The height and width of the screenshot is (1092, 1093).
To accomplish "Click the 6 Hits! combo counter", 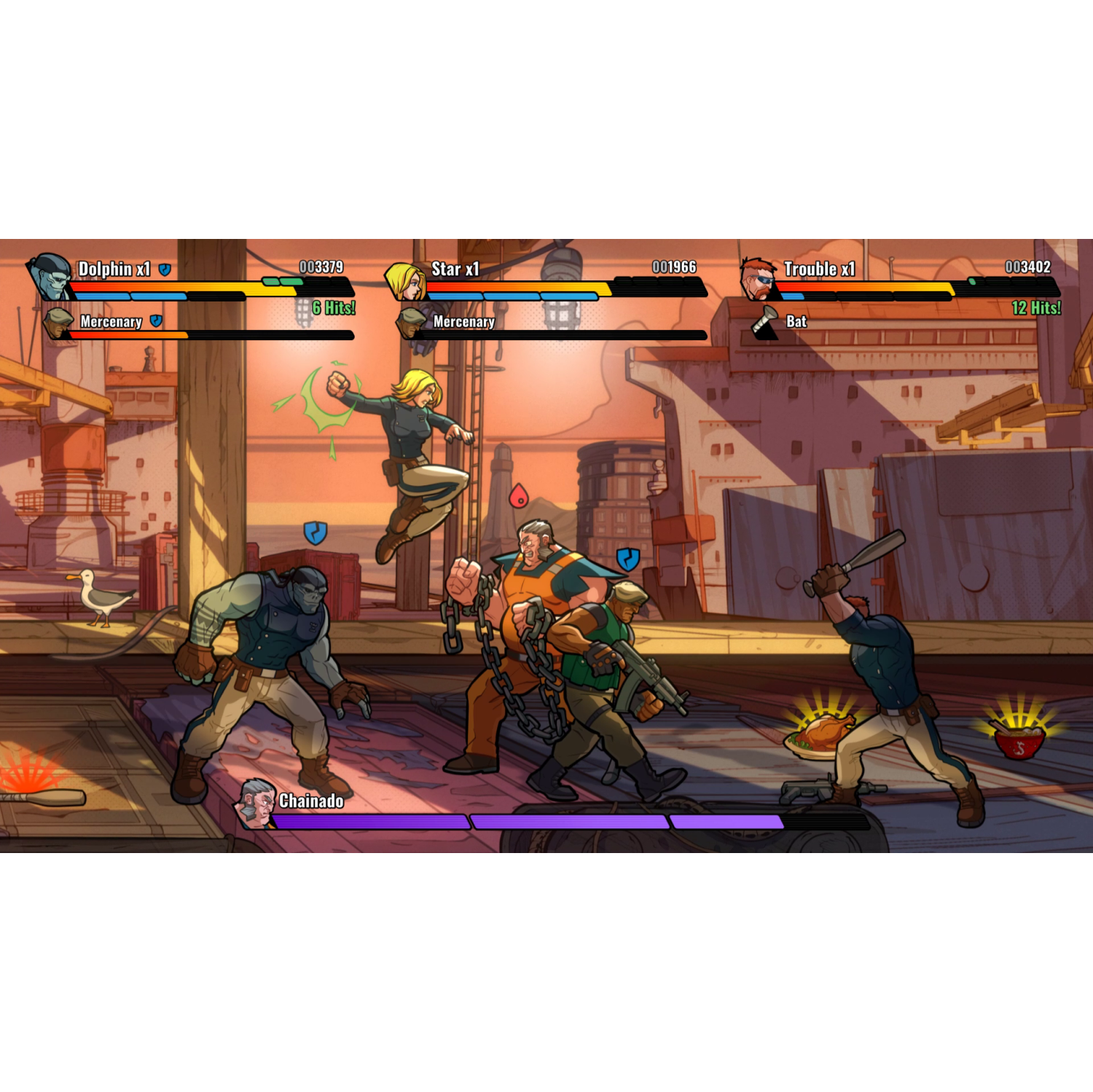I will pyautogui.click(x=334, y=307).
